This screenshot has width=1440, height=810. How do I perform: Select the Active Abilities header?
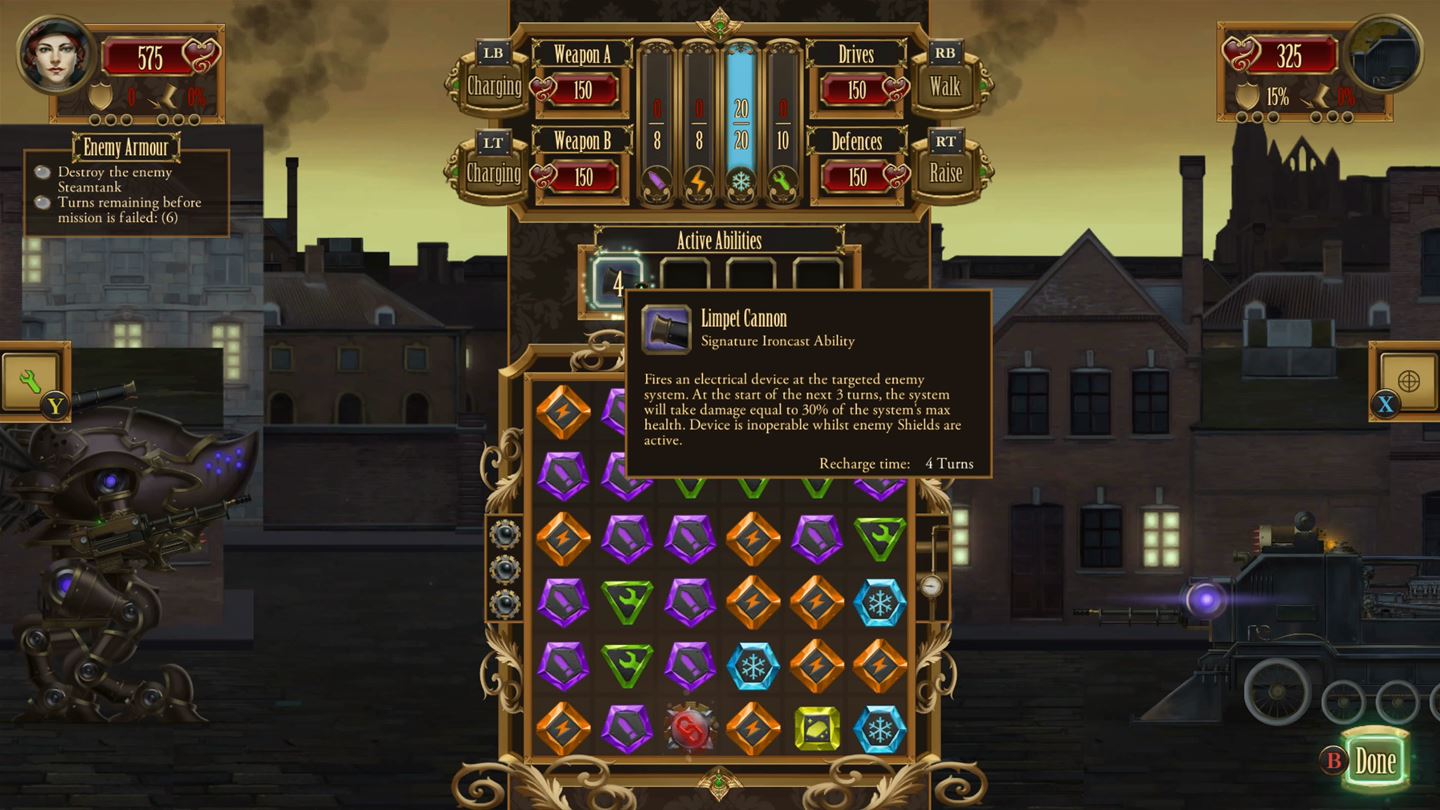[720, 241]
